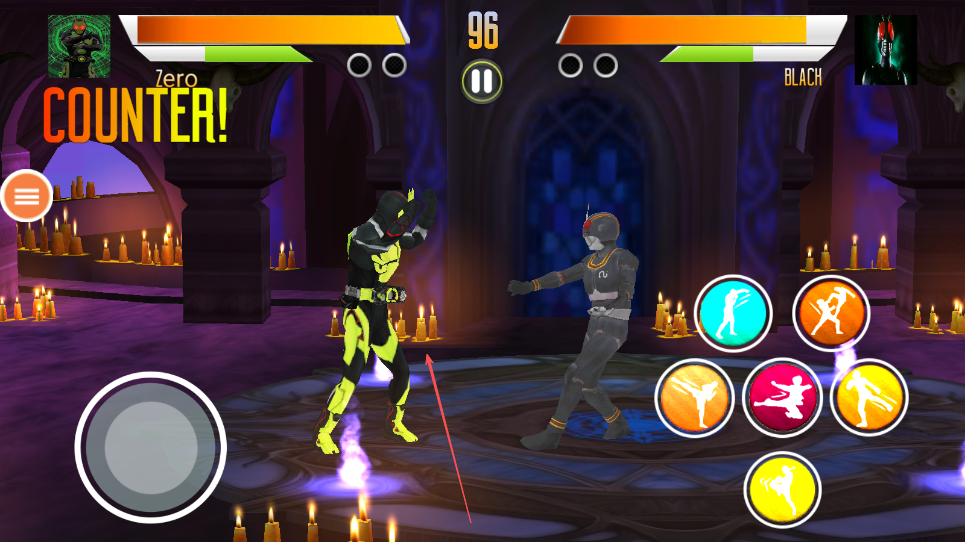The image size is (965, 542).
Task: Touch the virtual movement joystick
Action: [x=150, y=447]
